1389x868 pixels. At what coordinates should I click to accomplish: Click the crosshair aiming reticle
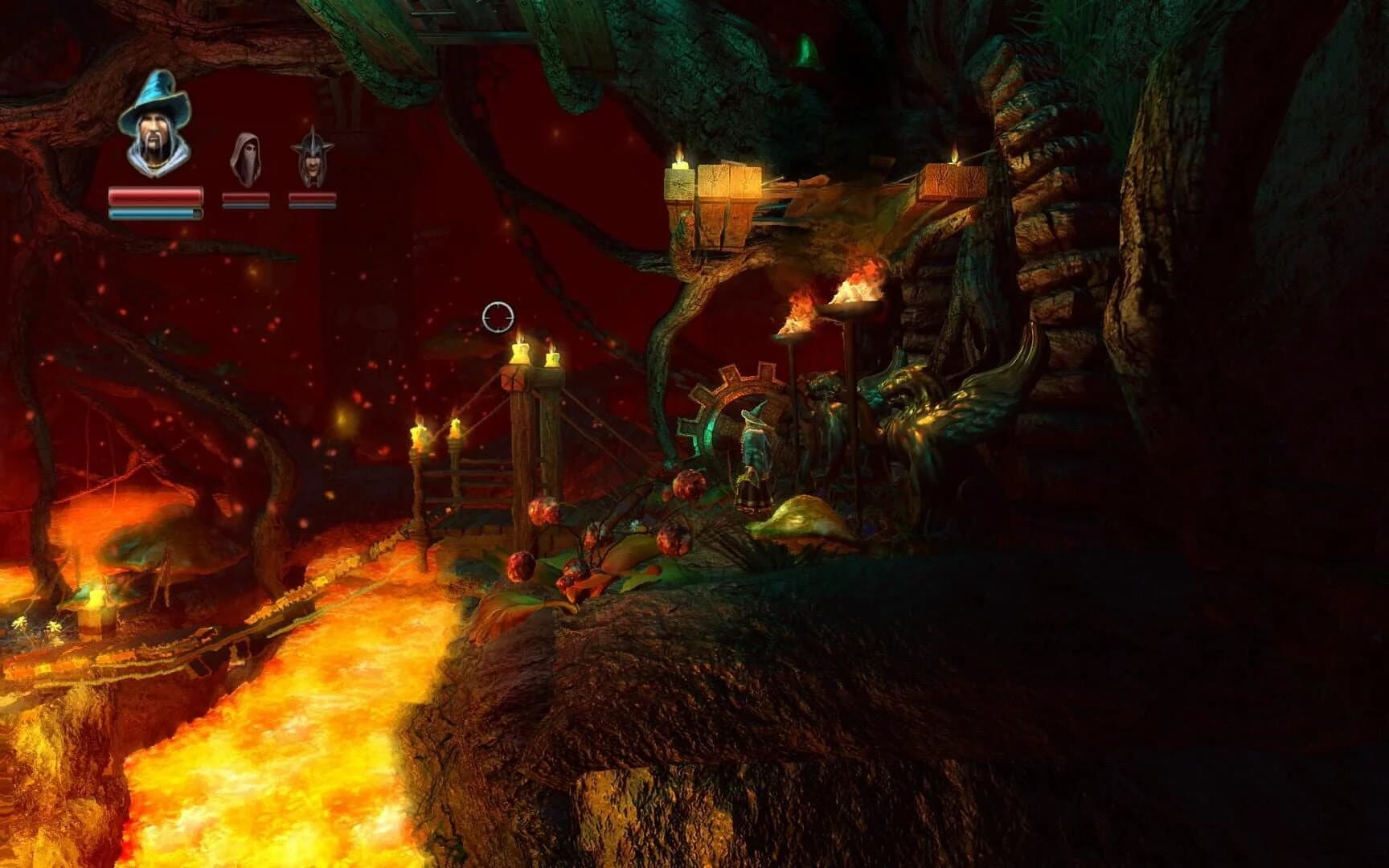[497, 316]
